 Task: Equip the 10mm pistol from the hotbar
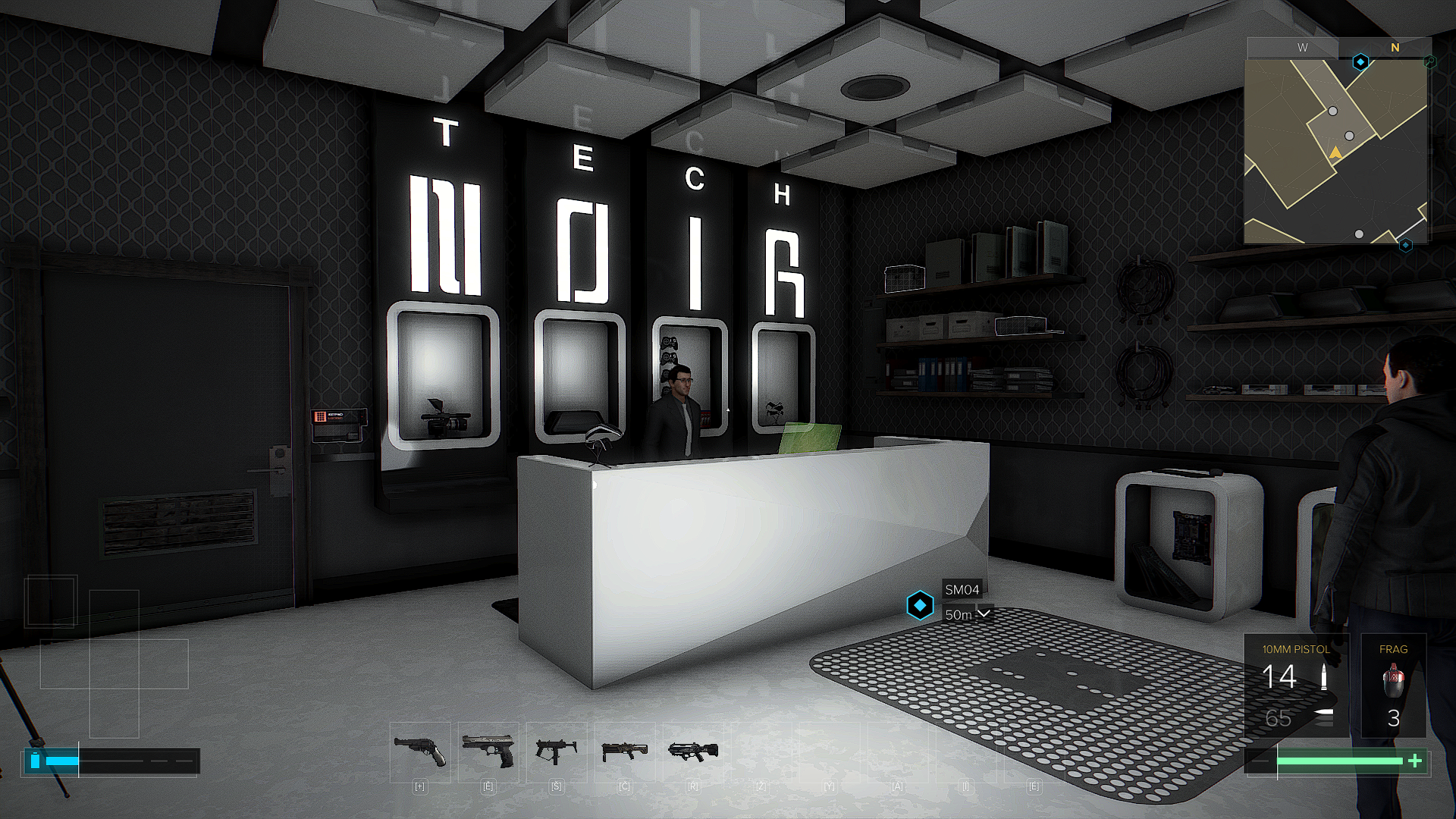click(488, 752)
